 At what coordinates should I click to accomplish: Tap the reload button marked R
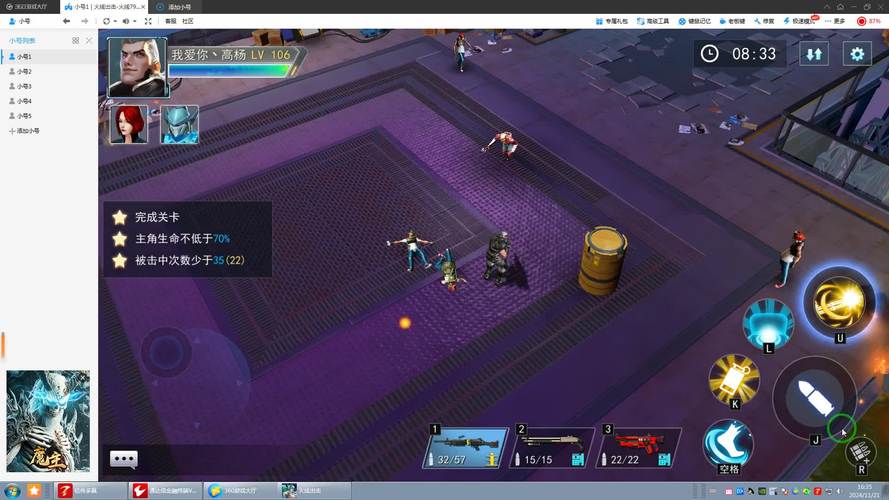(x=861, y=453)
